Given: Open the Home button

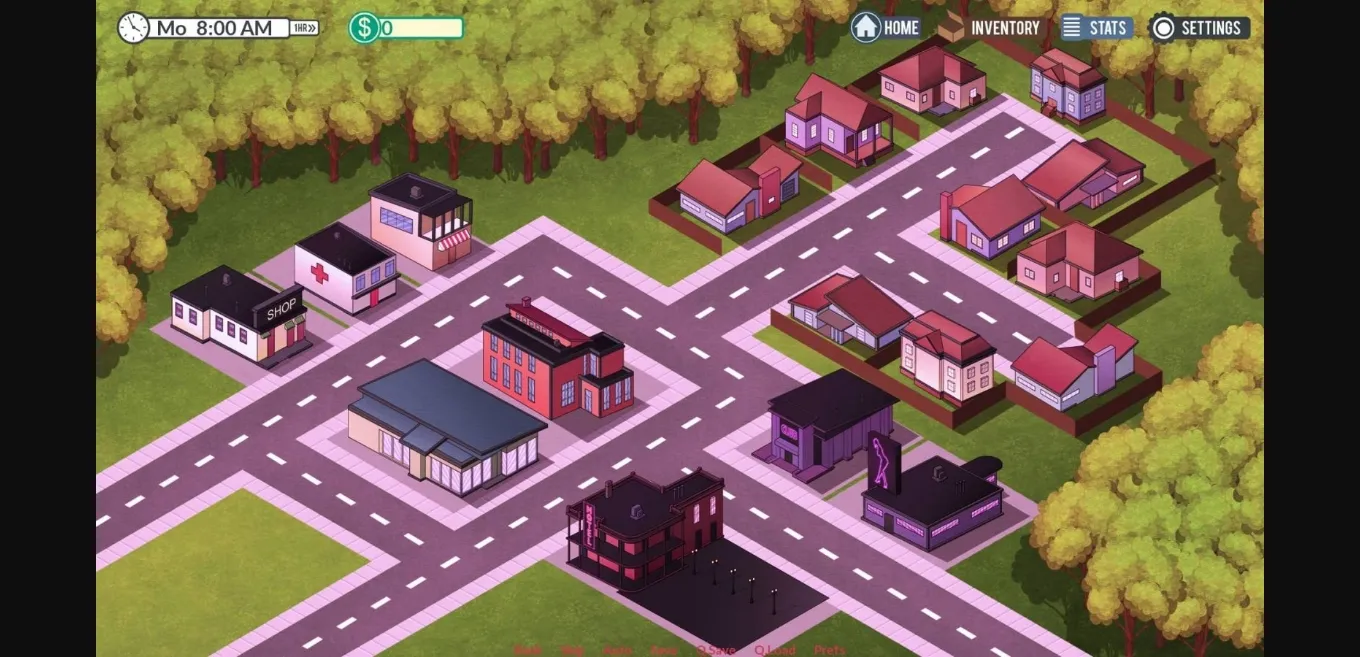Looking at the screenshot, I should [886, 28].
